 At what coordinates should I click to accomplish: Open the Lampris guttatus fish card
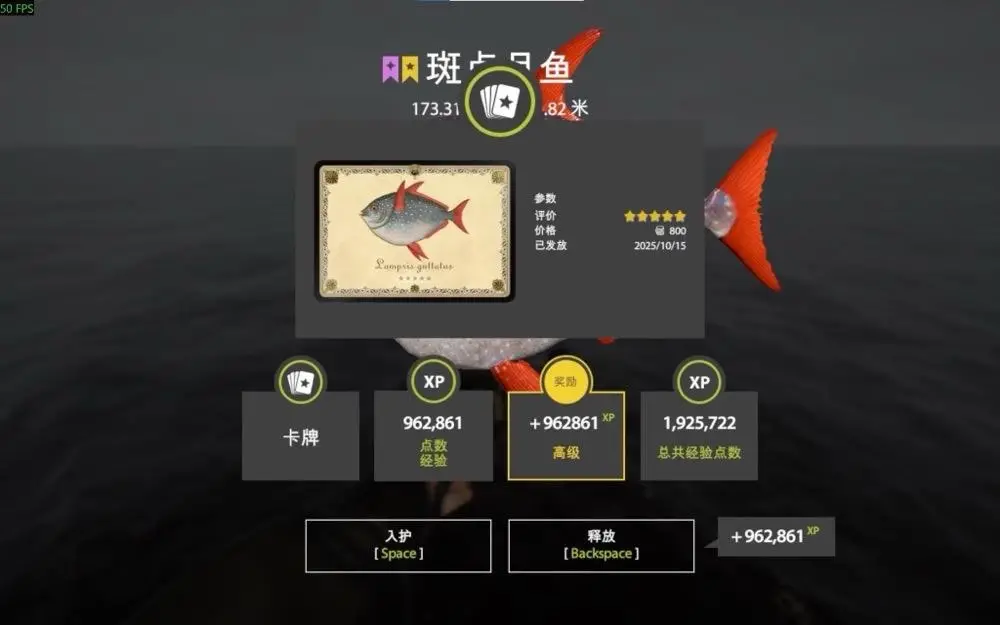click(415, 232)
